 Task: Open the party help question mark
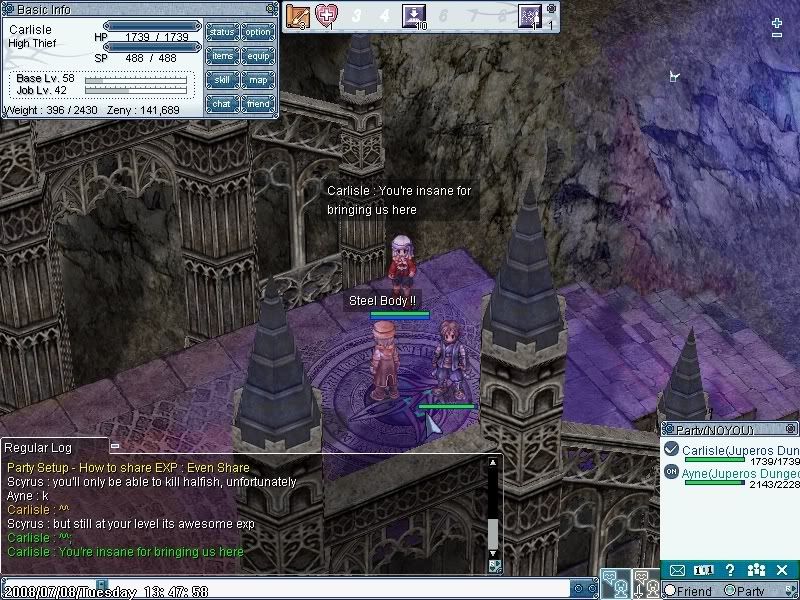(731, 570)
